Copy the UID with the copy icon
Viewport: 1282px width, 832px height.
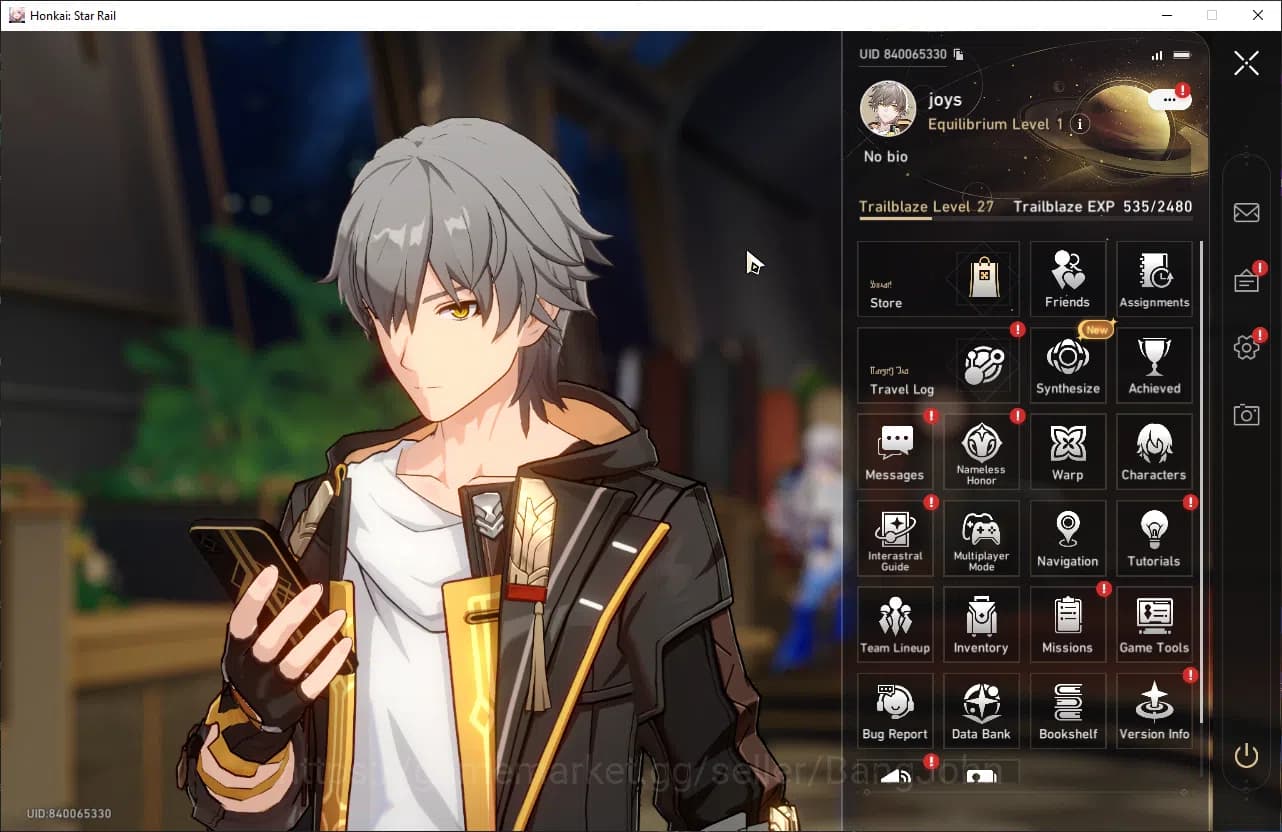coord(957,56)
